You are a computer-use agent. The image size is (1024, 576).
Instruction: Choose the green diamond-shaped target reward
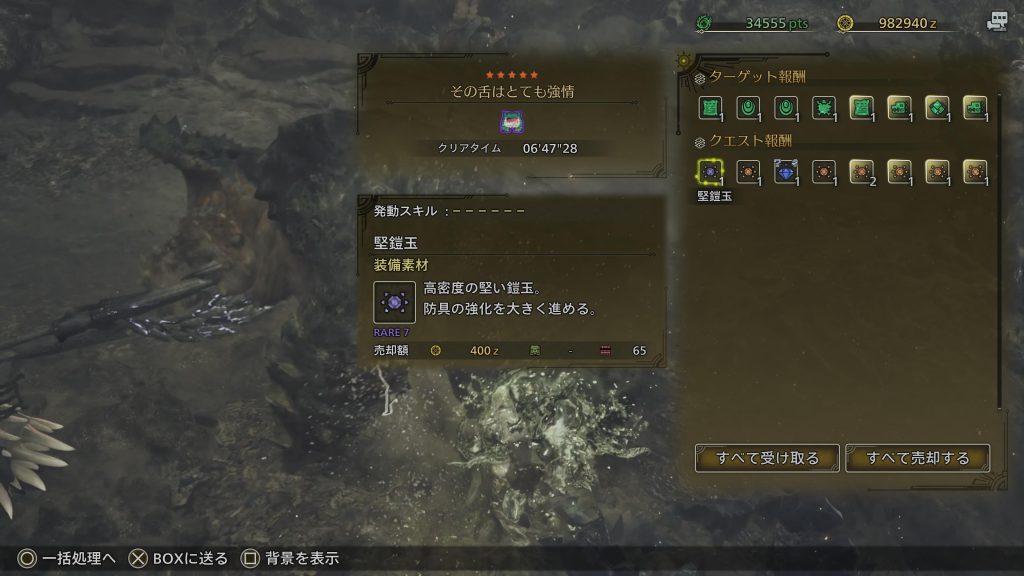coord(937,108)
